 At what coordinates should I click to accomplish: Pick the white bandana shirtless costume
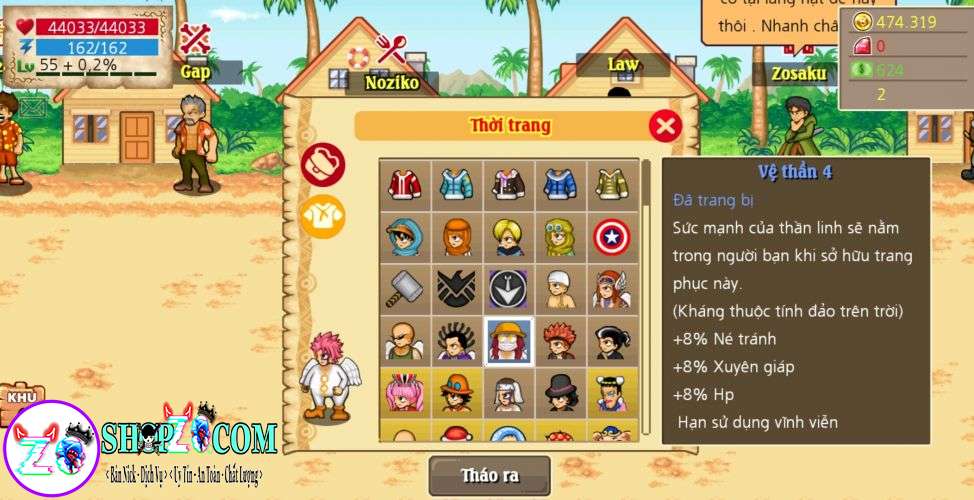click(x=560, y=289)
